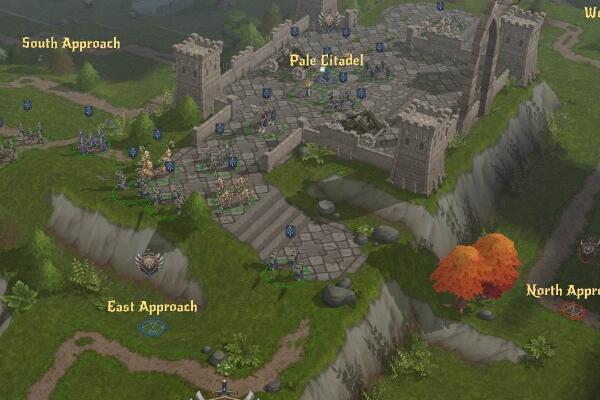This screenshot has height=400, width=600.
Task: Select the North Approach location label
Action: [x=563, y=291]
